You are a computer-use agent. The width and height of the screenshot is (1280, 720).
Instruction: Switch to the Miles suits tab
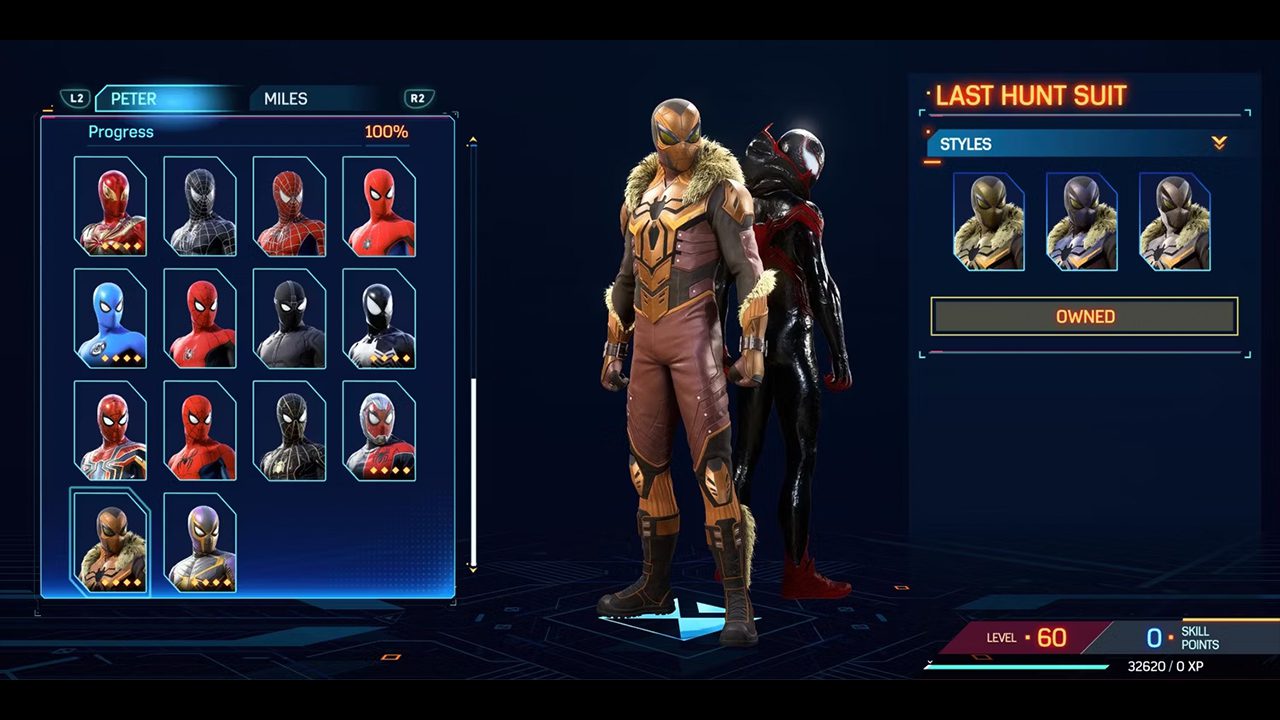click(x=286, y=99)
